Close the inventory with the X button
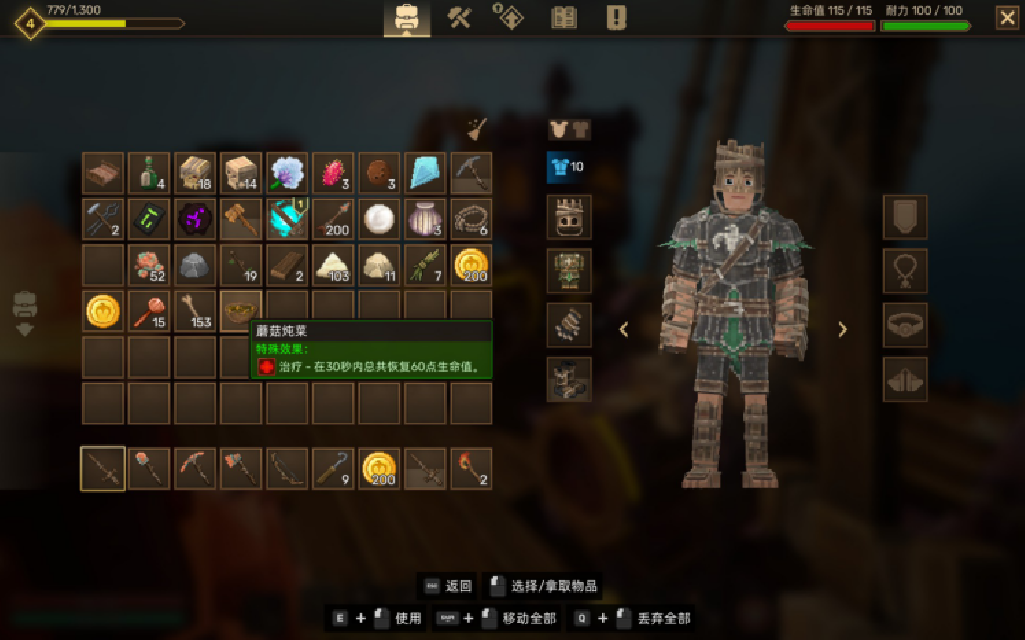Viewport: 1025px width, 640px height. coord(1007,17)
